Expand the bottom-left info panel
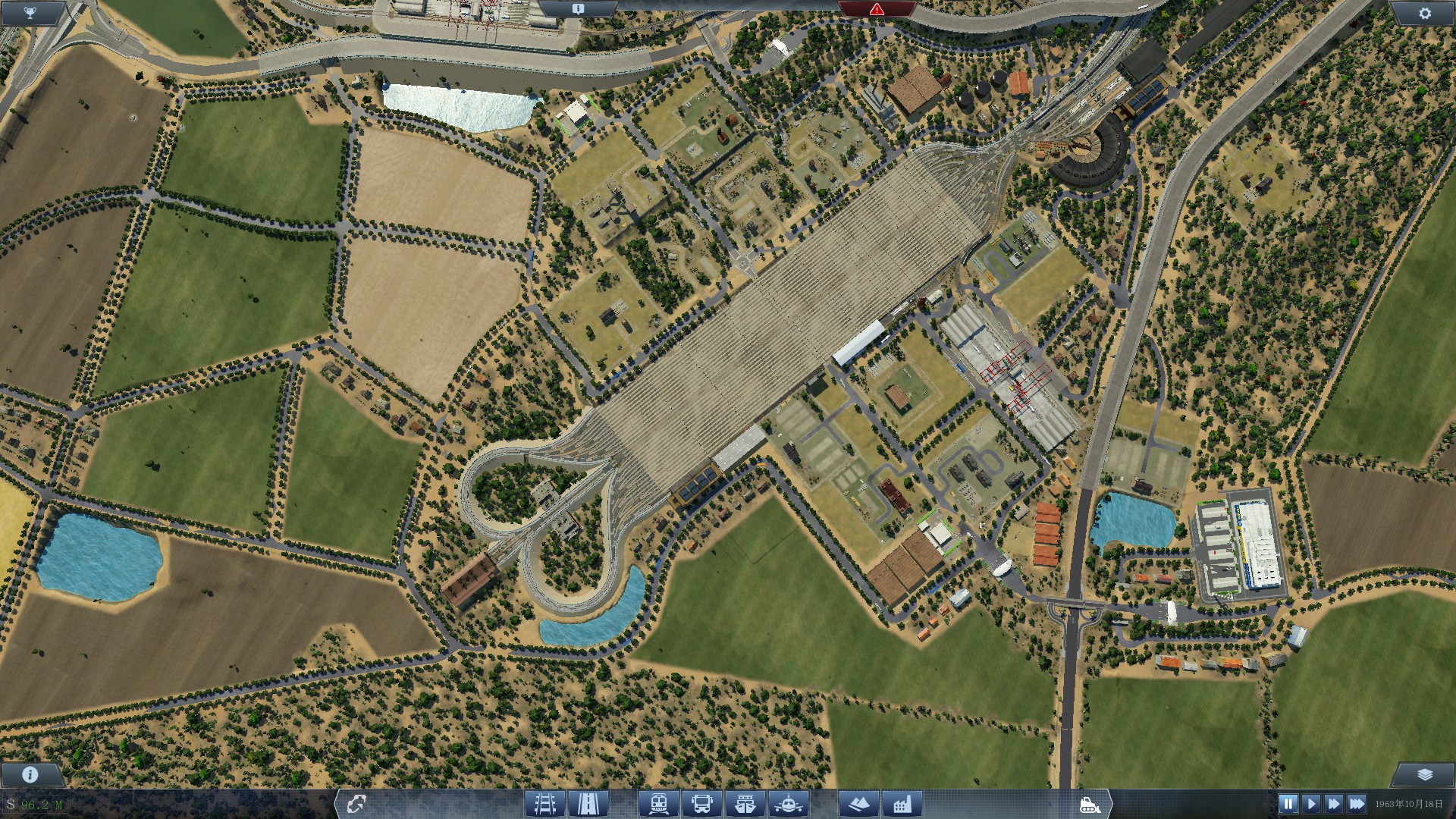Image resolution: width=1456 pixels, height=819 pixels. [29, 774]
